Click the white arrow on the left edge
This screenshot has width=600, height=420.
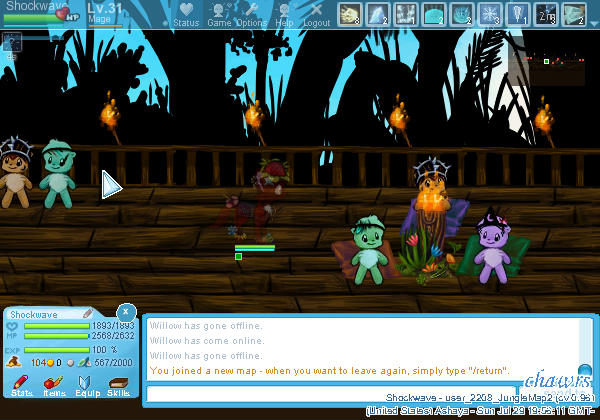pos(111,184)
